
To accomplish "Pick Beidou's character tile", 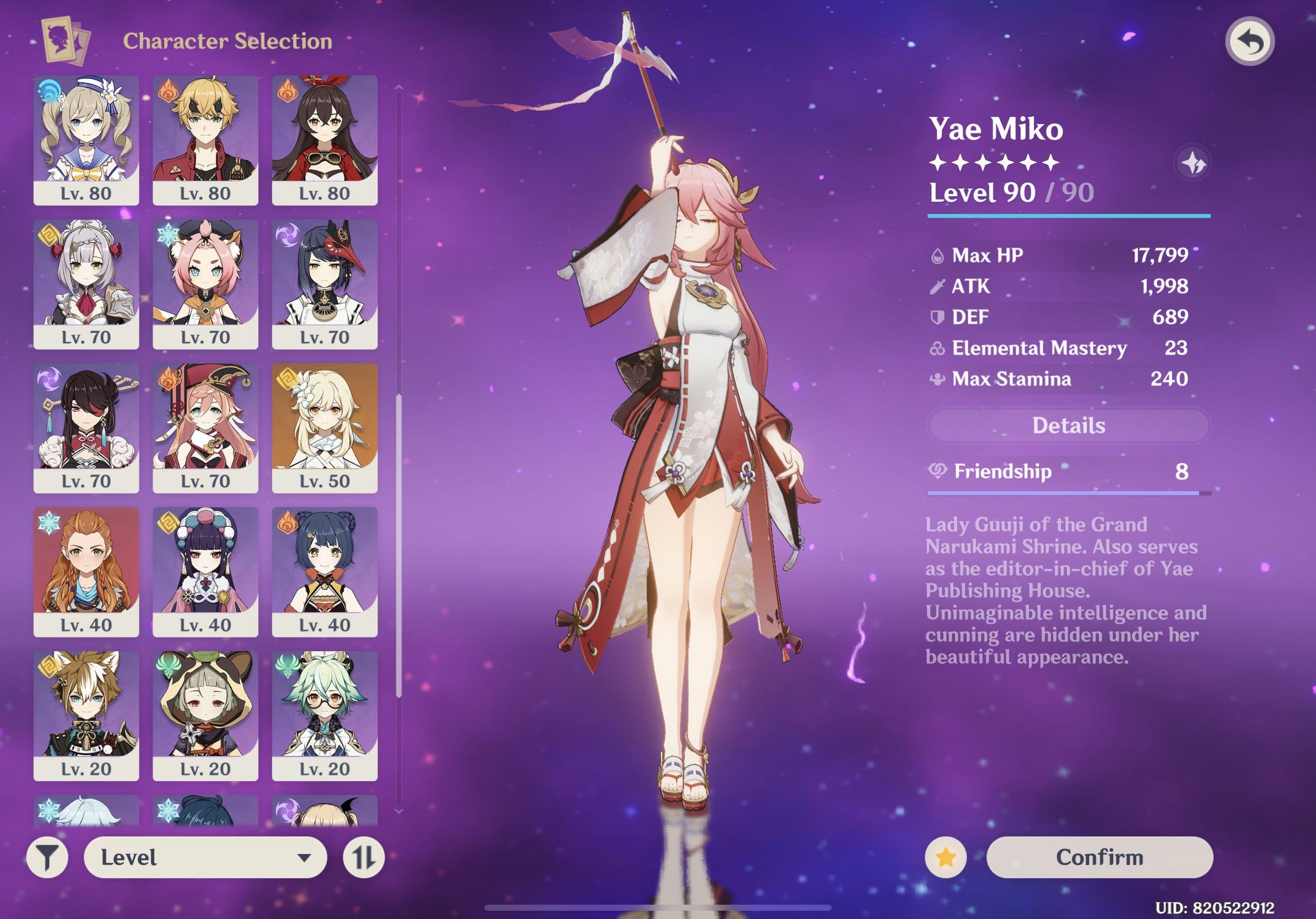I will pyautogui.click(x=86, y=428).
